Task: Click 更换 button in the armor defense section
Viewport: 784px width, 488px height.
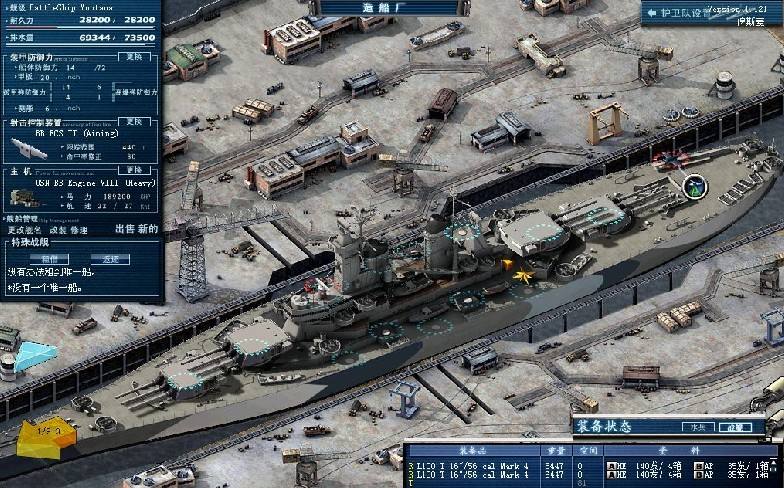Action: point(135,57)
